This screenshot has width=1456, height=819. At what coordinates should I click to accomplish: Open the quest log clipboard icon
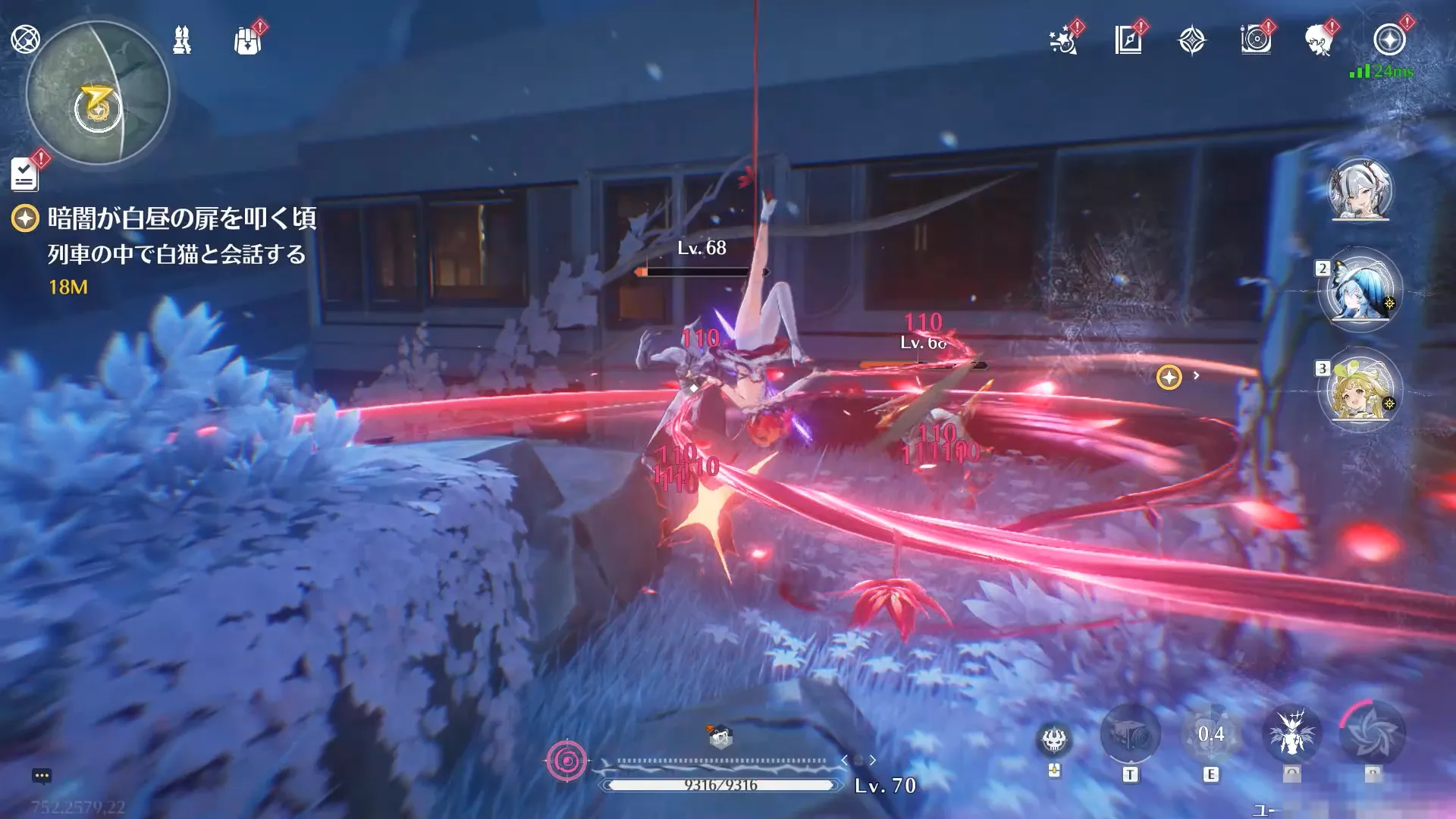tap(25, 174)
